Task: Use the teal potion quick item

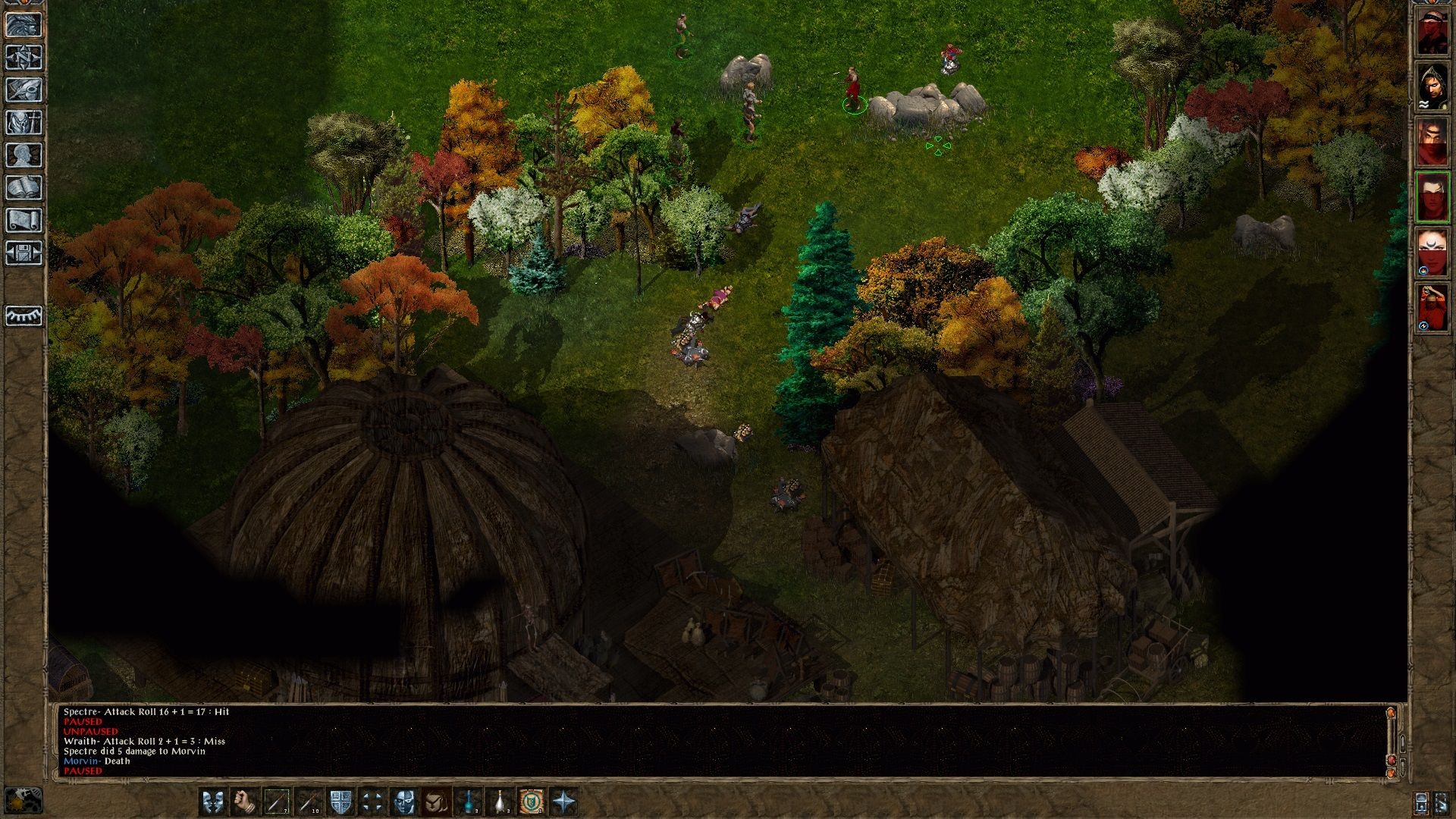Action: [x=469, y=802]
